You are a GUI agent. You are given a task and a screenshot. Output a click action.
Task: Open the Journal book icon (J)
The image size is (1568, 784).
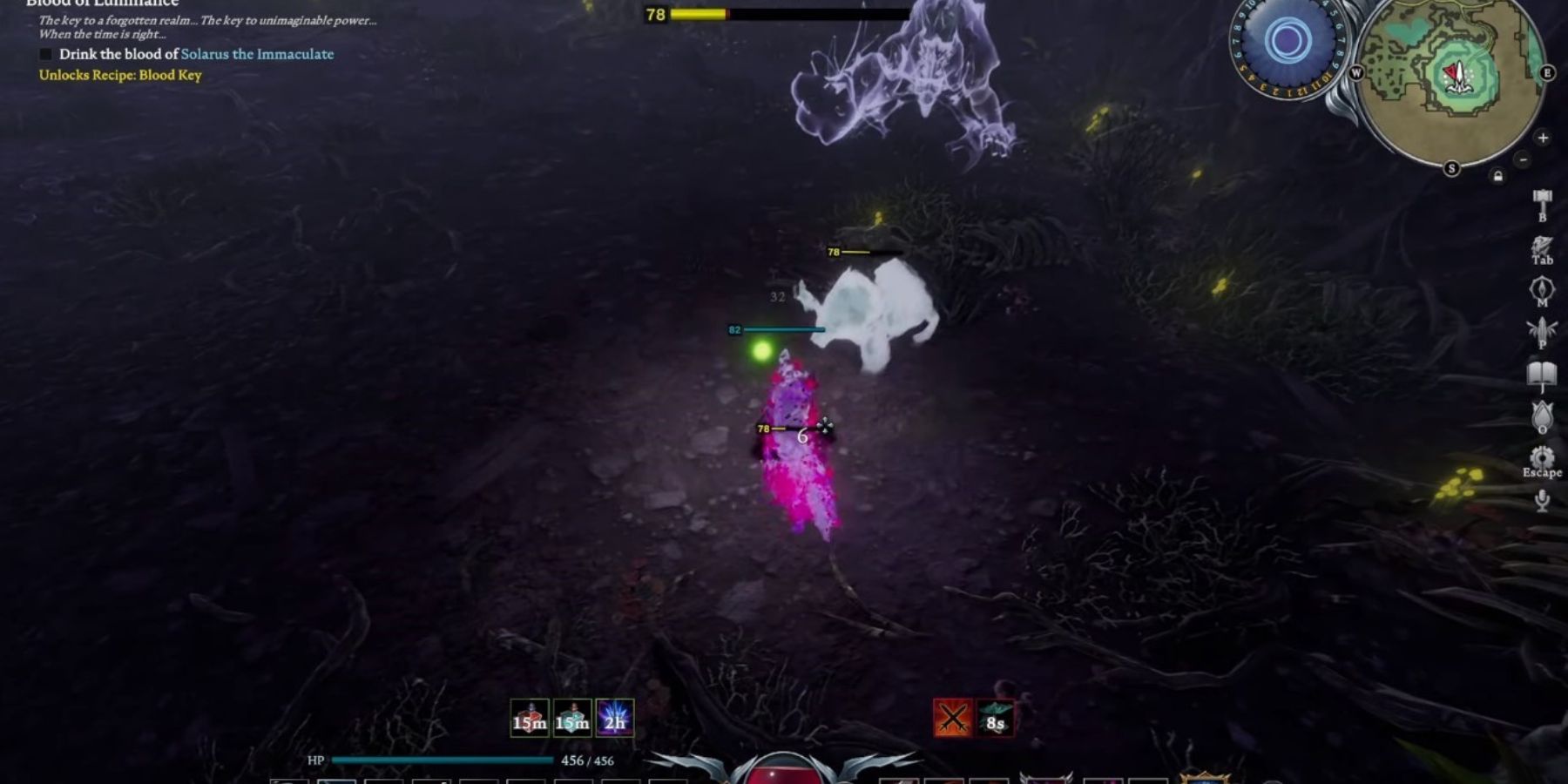coord(1541,373)
